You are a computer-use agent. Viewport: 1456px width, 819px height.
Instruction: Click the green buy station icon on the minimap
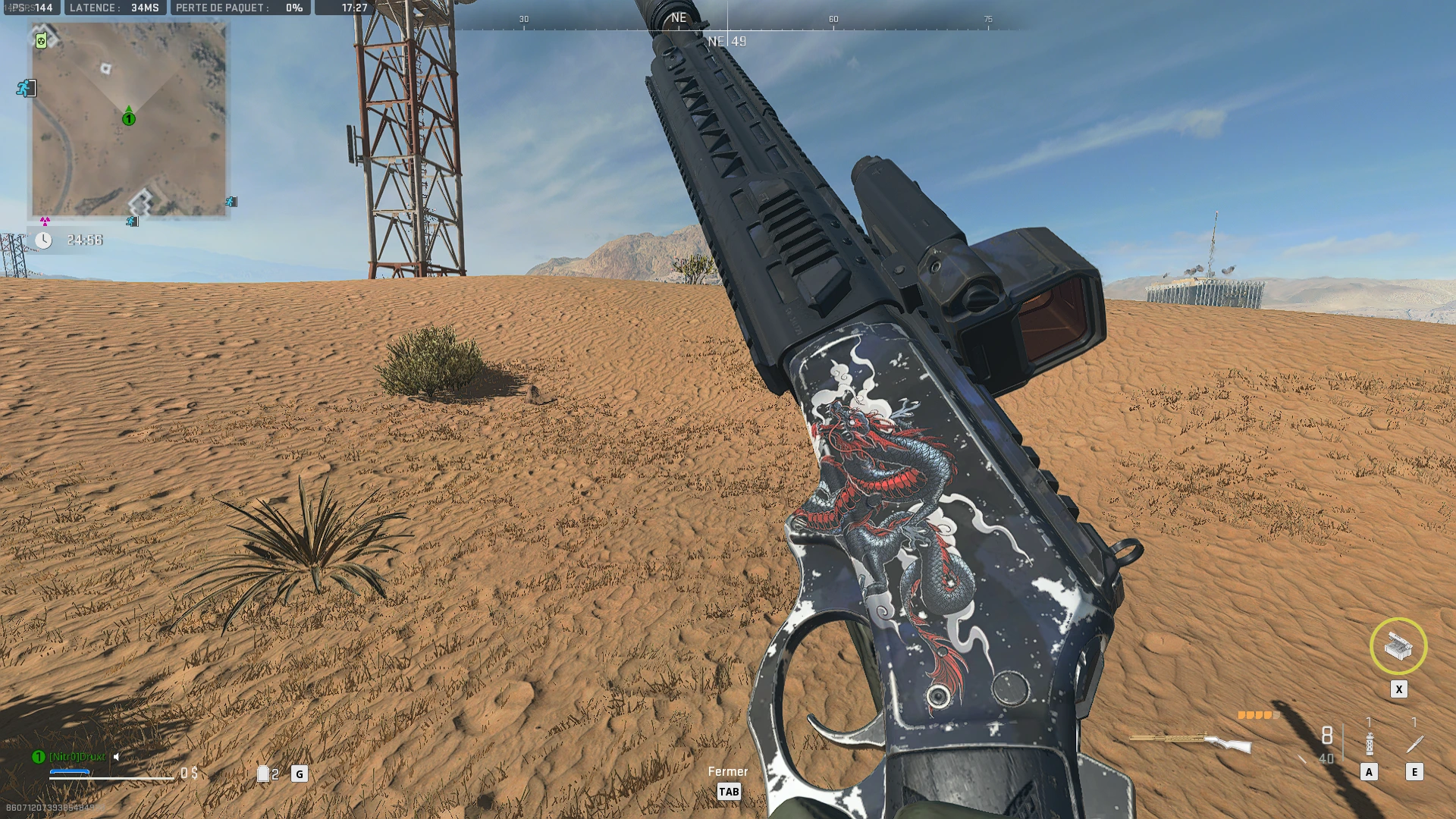(x=41, y=42)
